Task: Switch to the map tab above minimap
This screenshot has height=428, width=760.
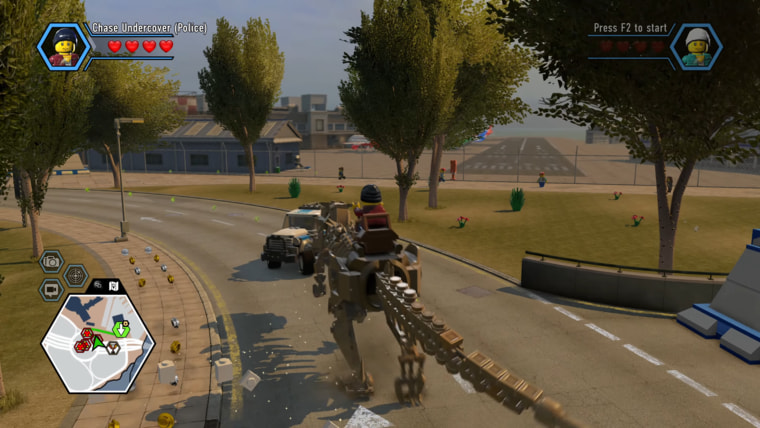Action: click(x=114, y=285)
